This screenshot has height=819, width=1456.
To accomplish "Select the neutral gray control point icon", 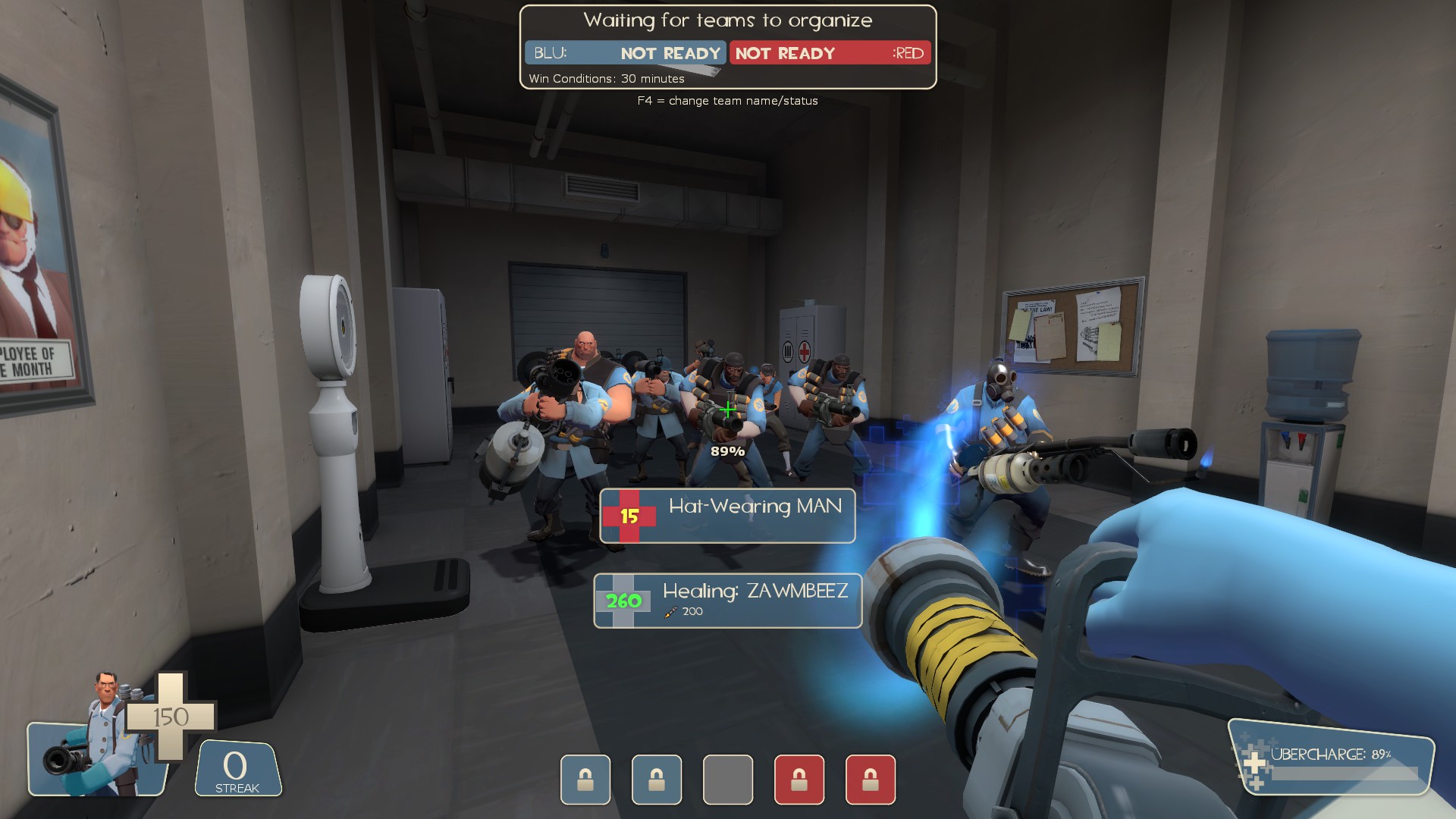I will [x=728, y=780].
